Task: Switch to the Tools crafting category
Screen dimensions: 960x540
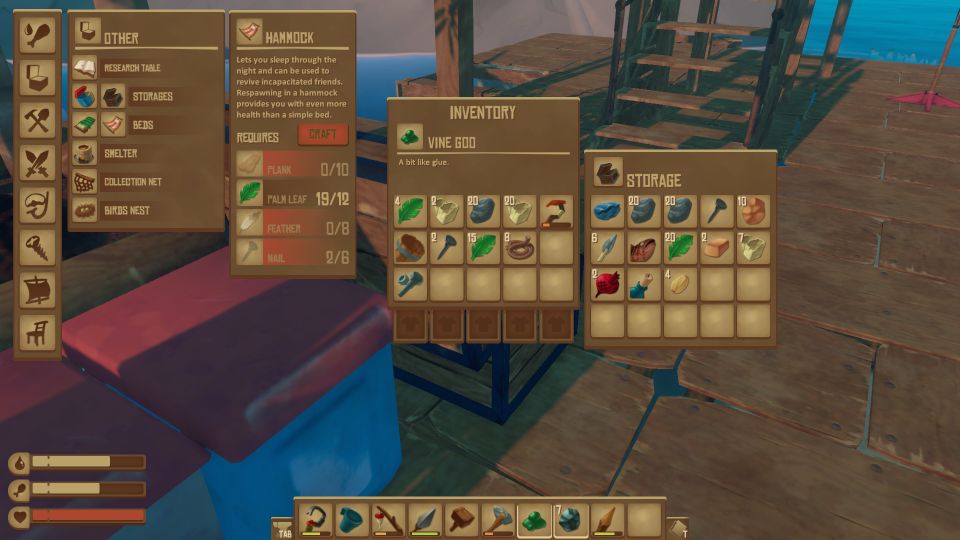Action: click(37, 121)
